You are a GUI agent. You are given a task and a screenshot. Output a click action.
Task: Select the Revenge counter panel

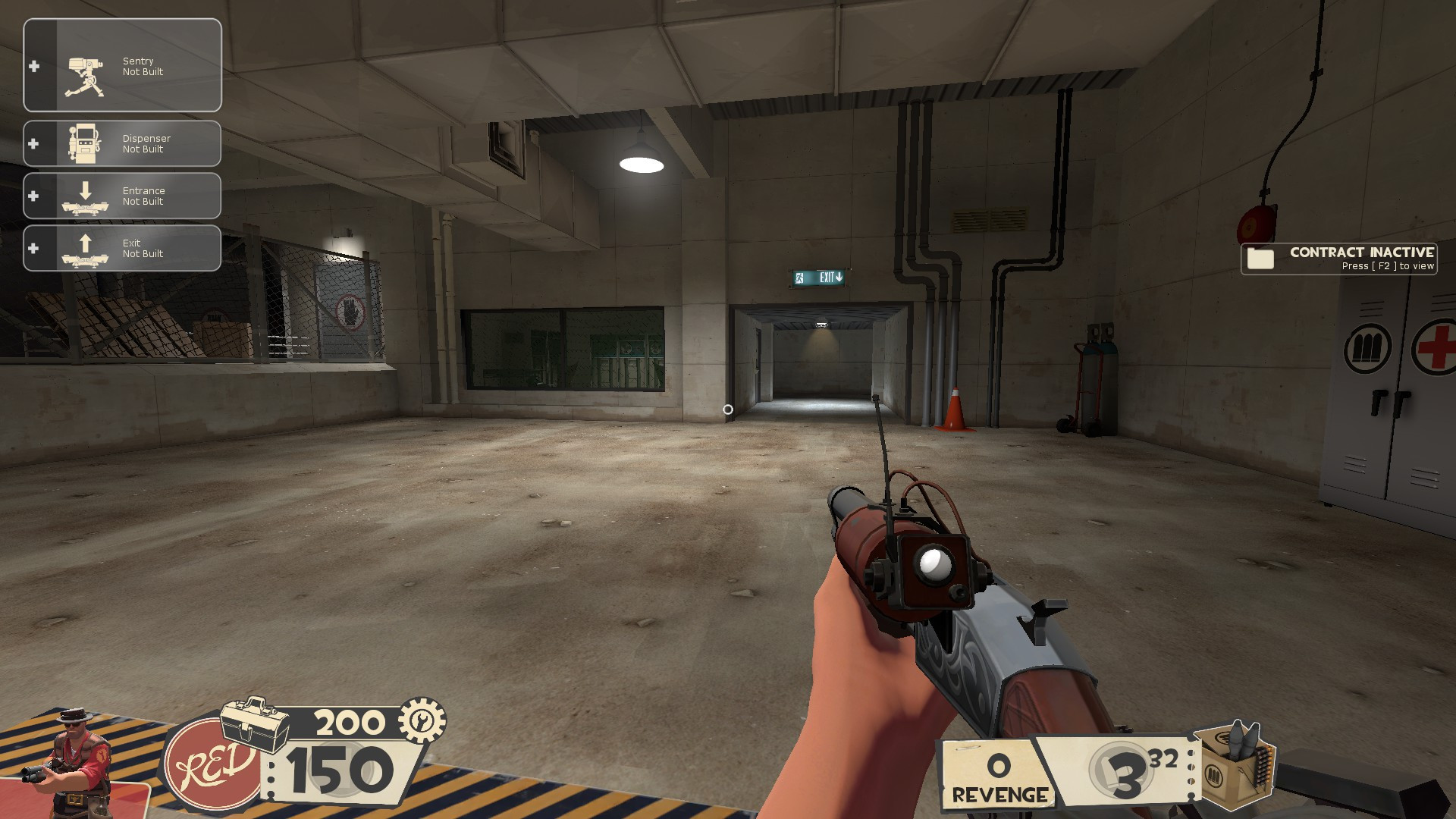click(x=994, y=773)
